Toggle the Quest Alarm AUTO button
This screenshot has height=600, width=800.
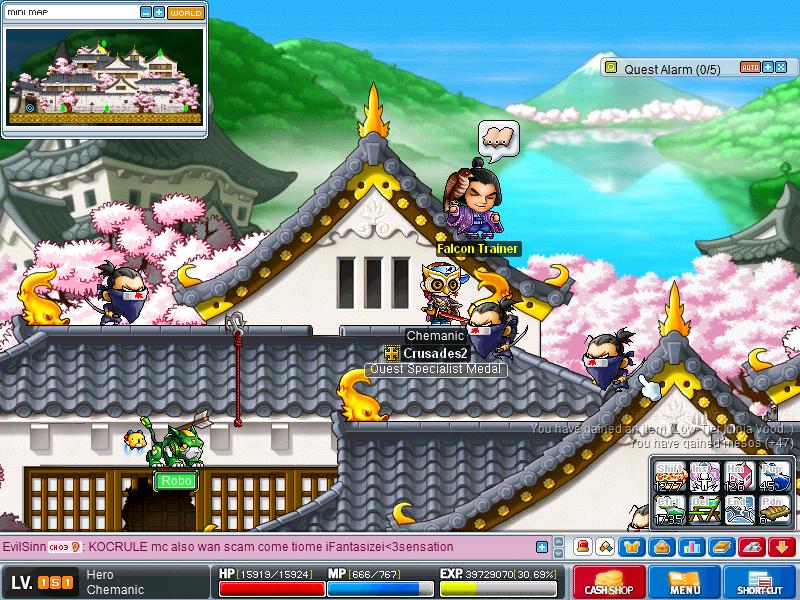(x=750, y=68)
